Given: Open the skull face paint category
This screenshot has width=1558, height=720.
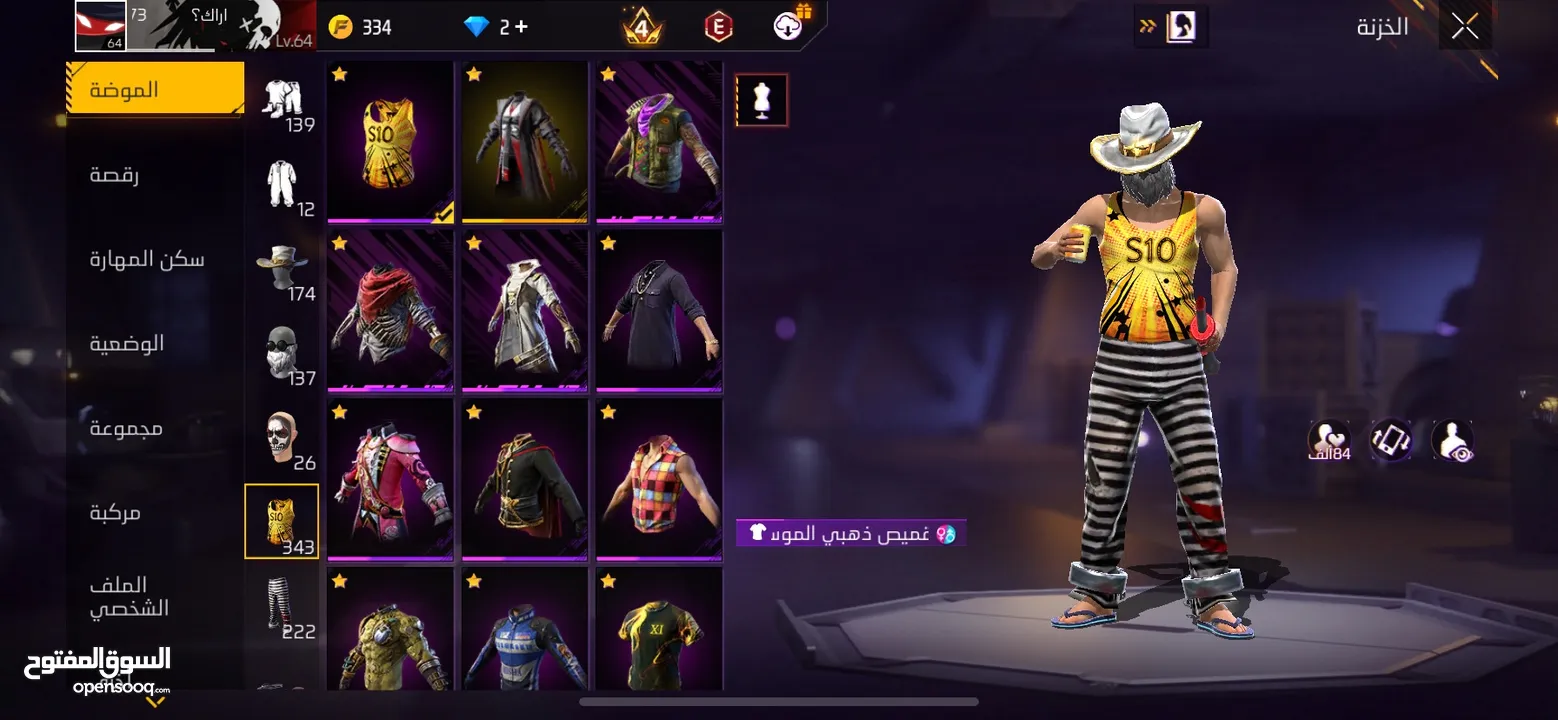Looking at the screenshot, I should click(282, 437).
